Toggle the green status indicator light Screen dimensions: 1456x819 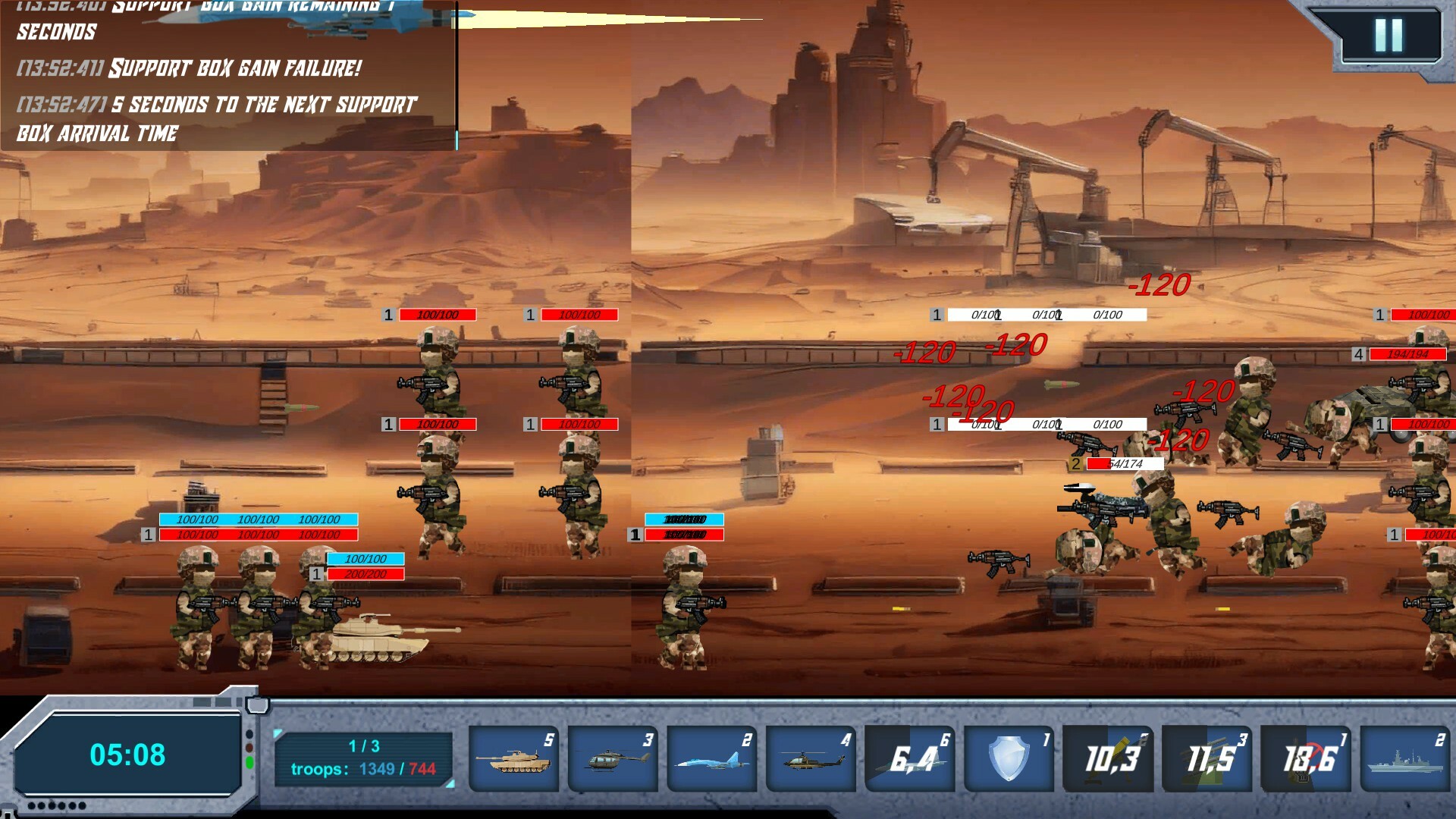point(249,761)
